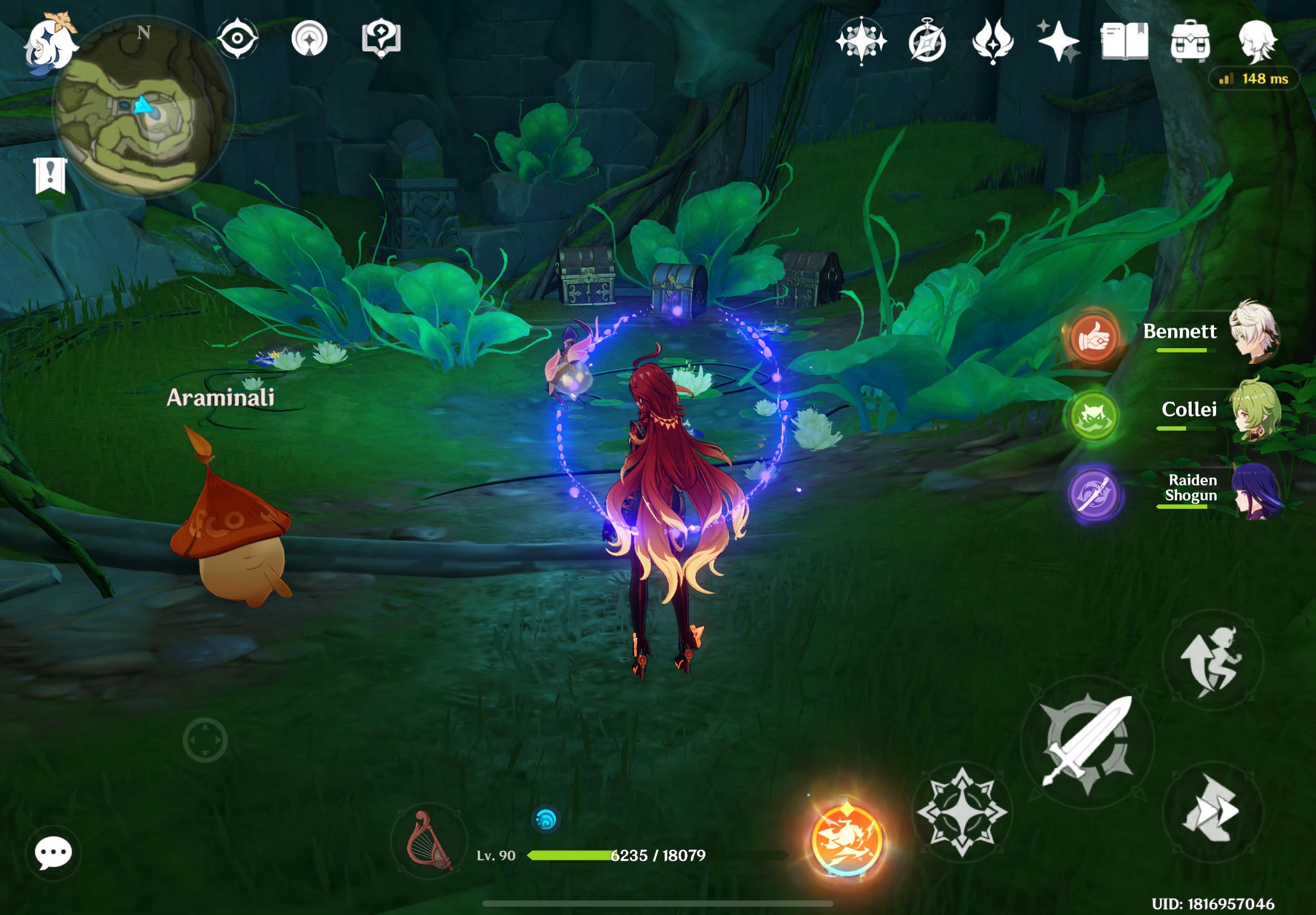Open the tutorial question-mark icon
Screen dimensions: 1316x915
coord(381,39)
